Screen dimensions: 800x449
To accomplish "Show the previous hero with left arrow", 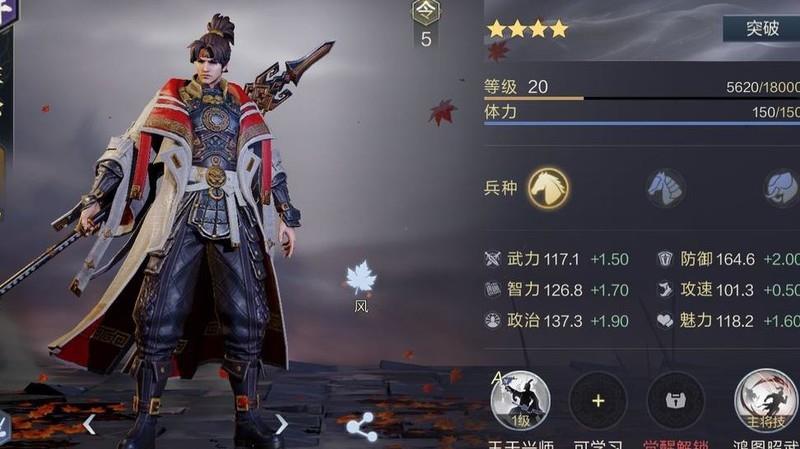I will (89, 424).
